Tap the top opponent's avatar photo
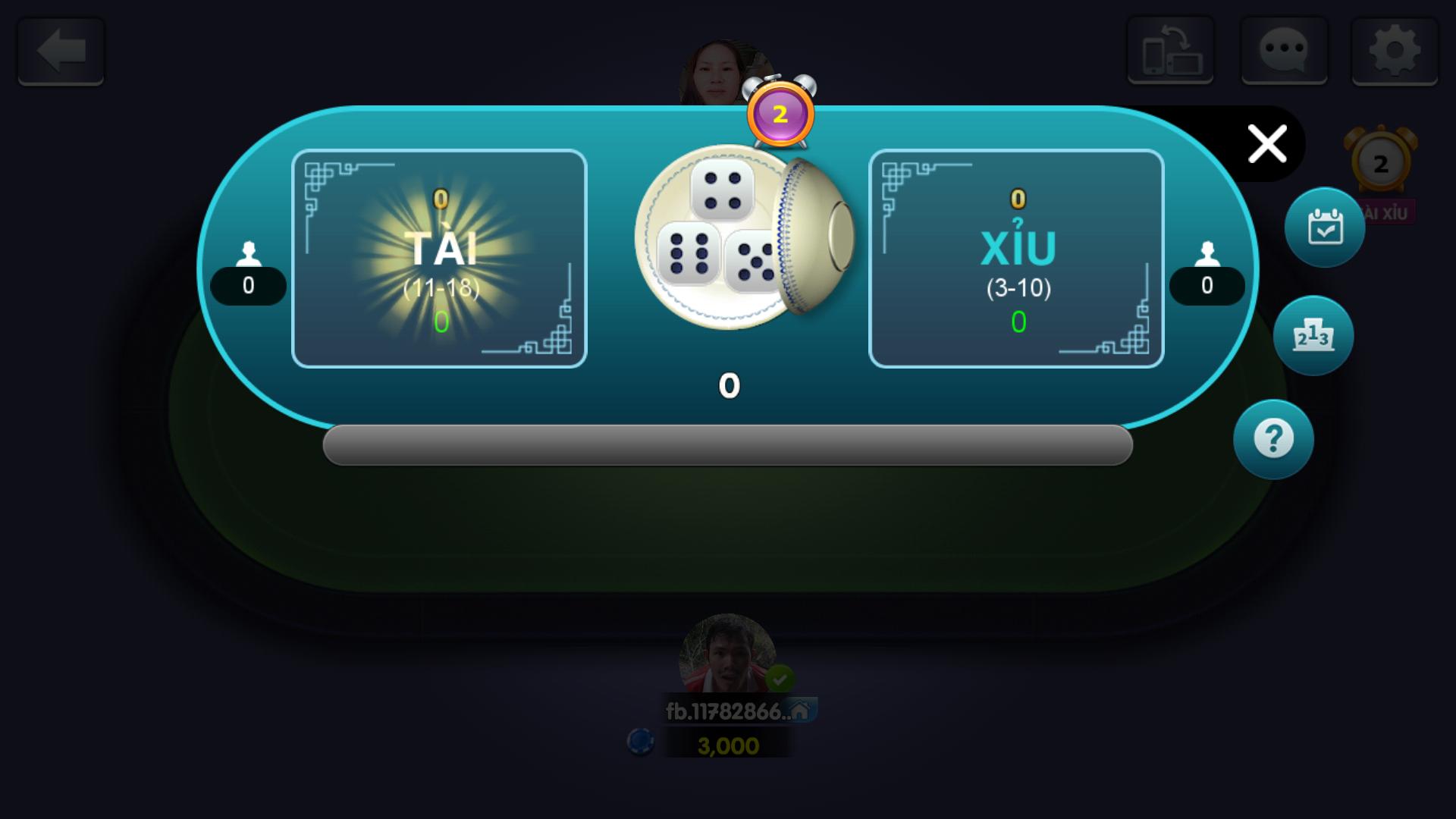Image resolution: width=1456 pixels, height=819 pixels. click(x=719, y=68)
